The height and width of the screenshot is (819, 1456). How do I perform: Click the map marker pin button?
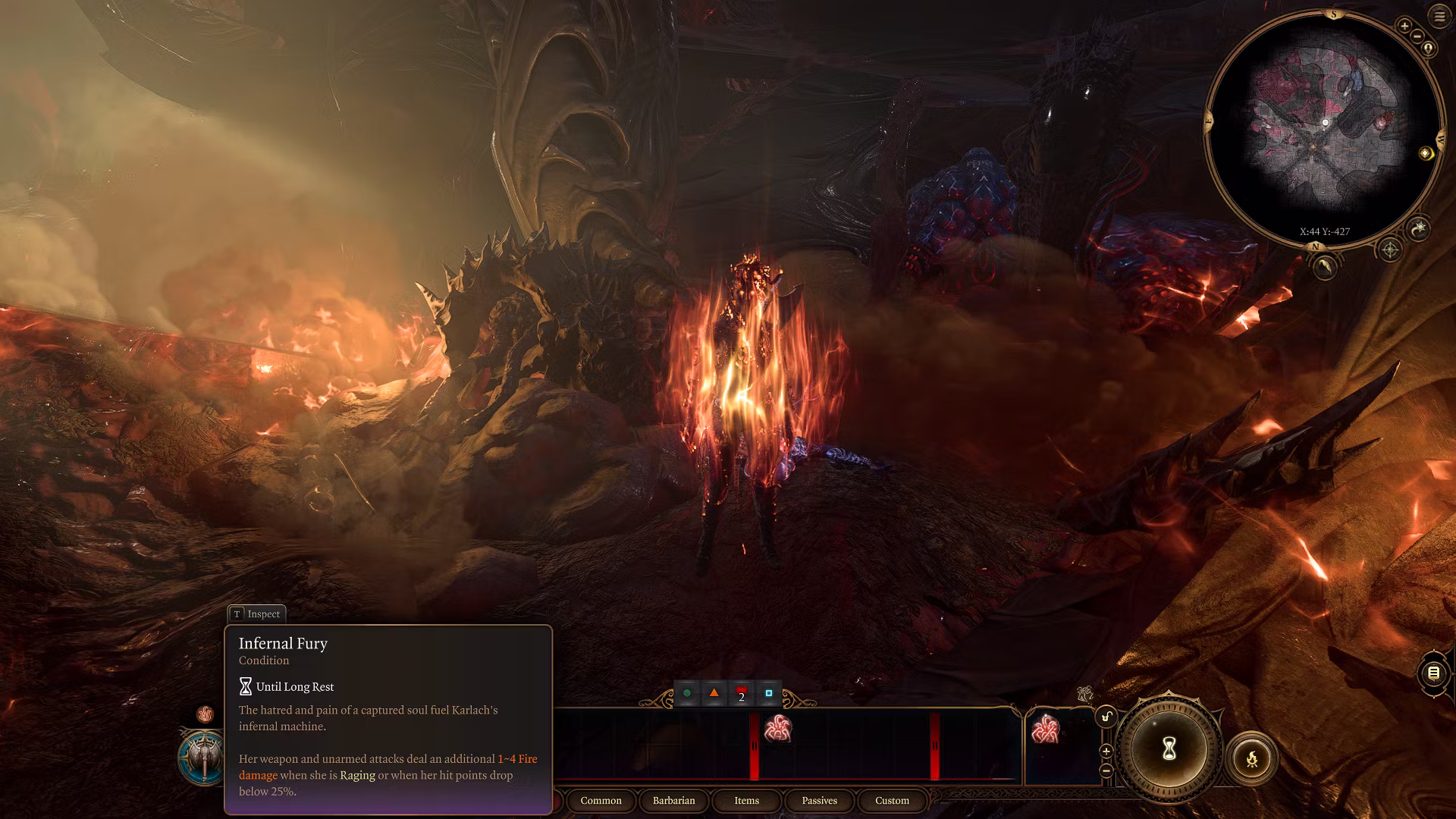(1429, 49)
